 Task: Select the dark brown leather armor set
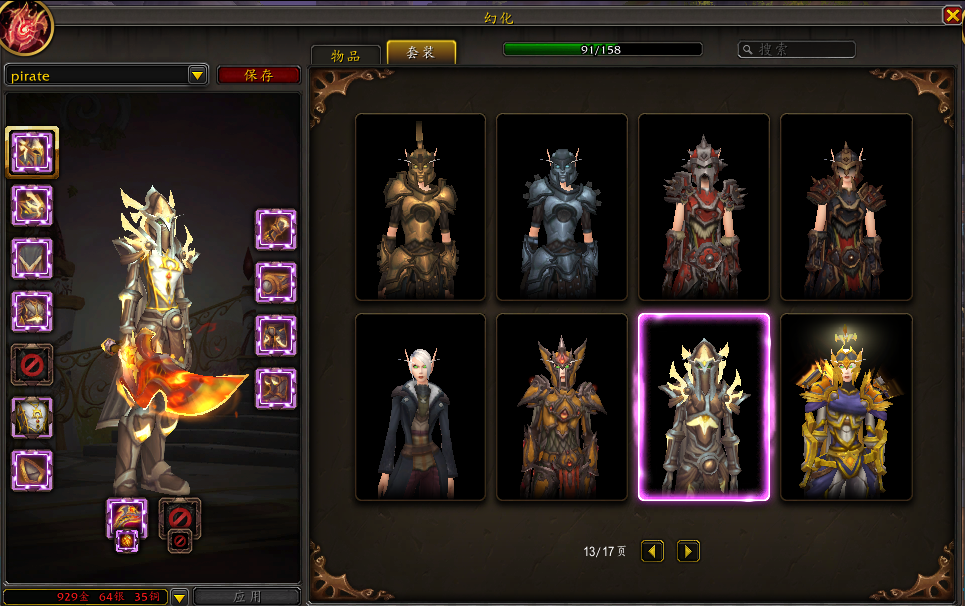846,207
